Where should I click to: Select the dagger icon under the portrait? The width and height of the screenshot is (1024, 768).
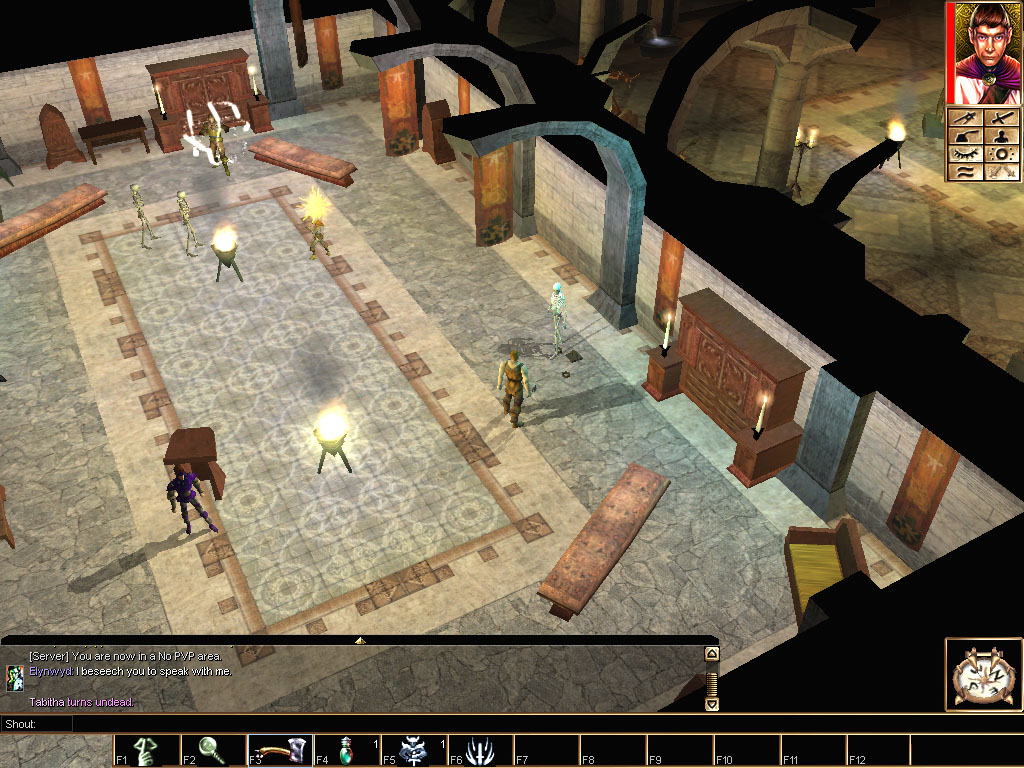click(x=966, y=119)
